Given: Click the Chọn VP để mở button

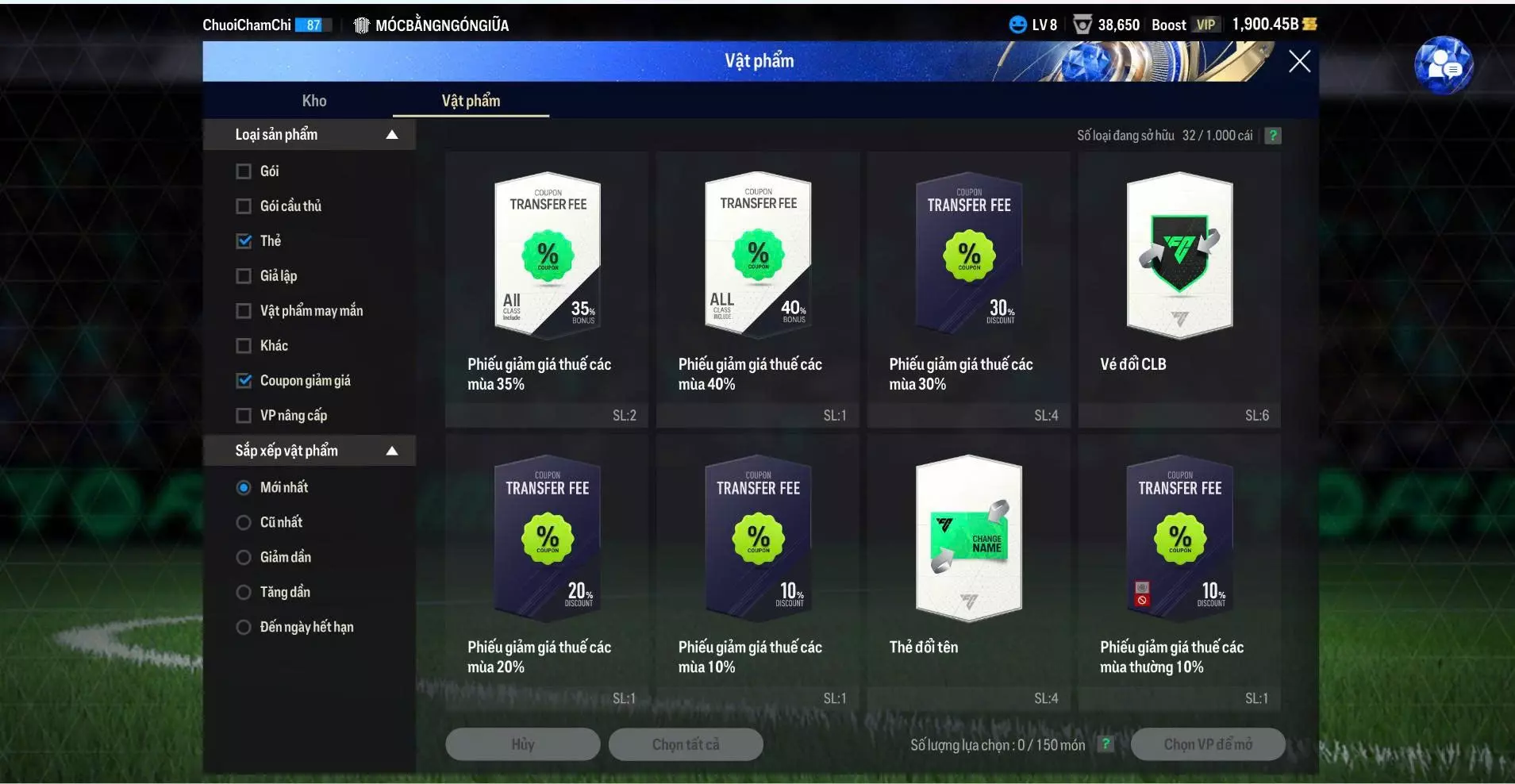Looking at the screenshot, I should click(x=1207, y=744).
